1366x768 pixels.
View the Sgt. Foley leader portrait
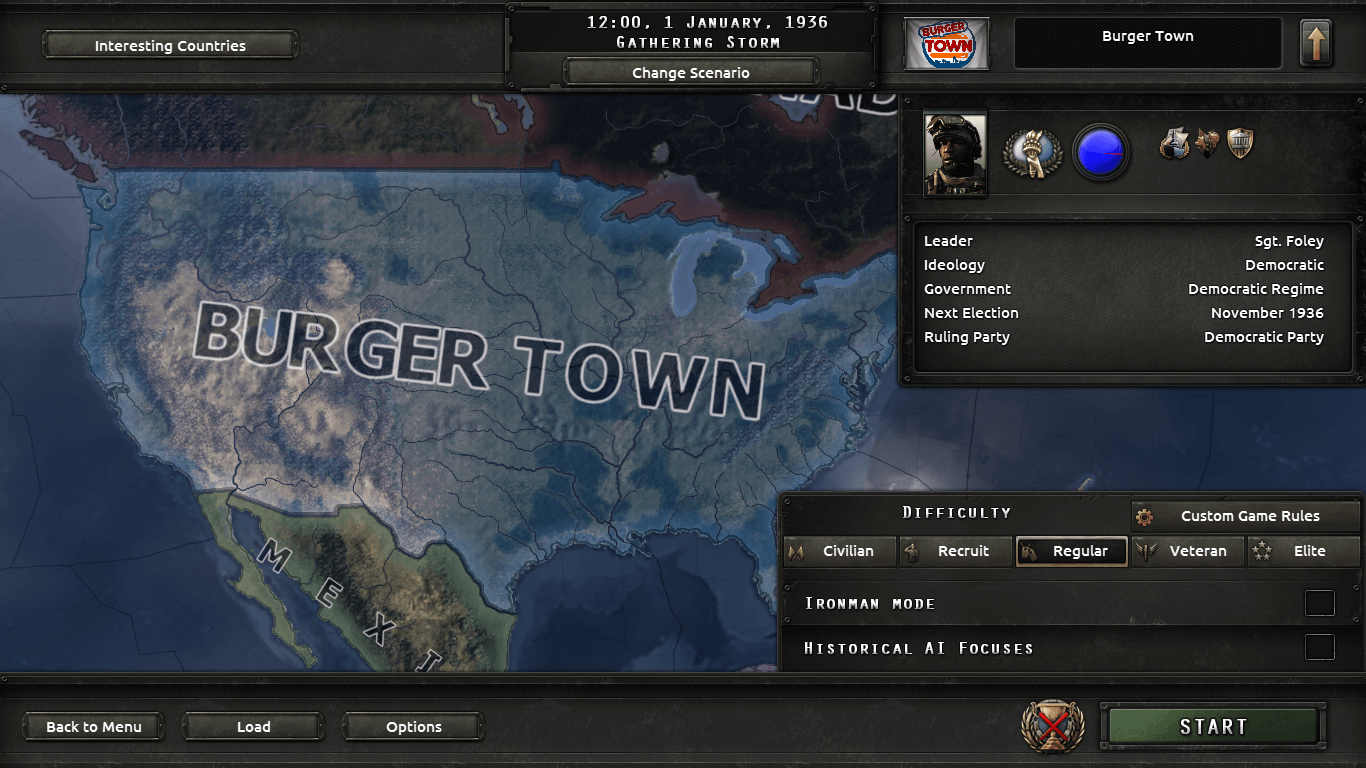coord(955,154)
